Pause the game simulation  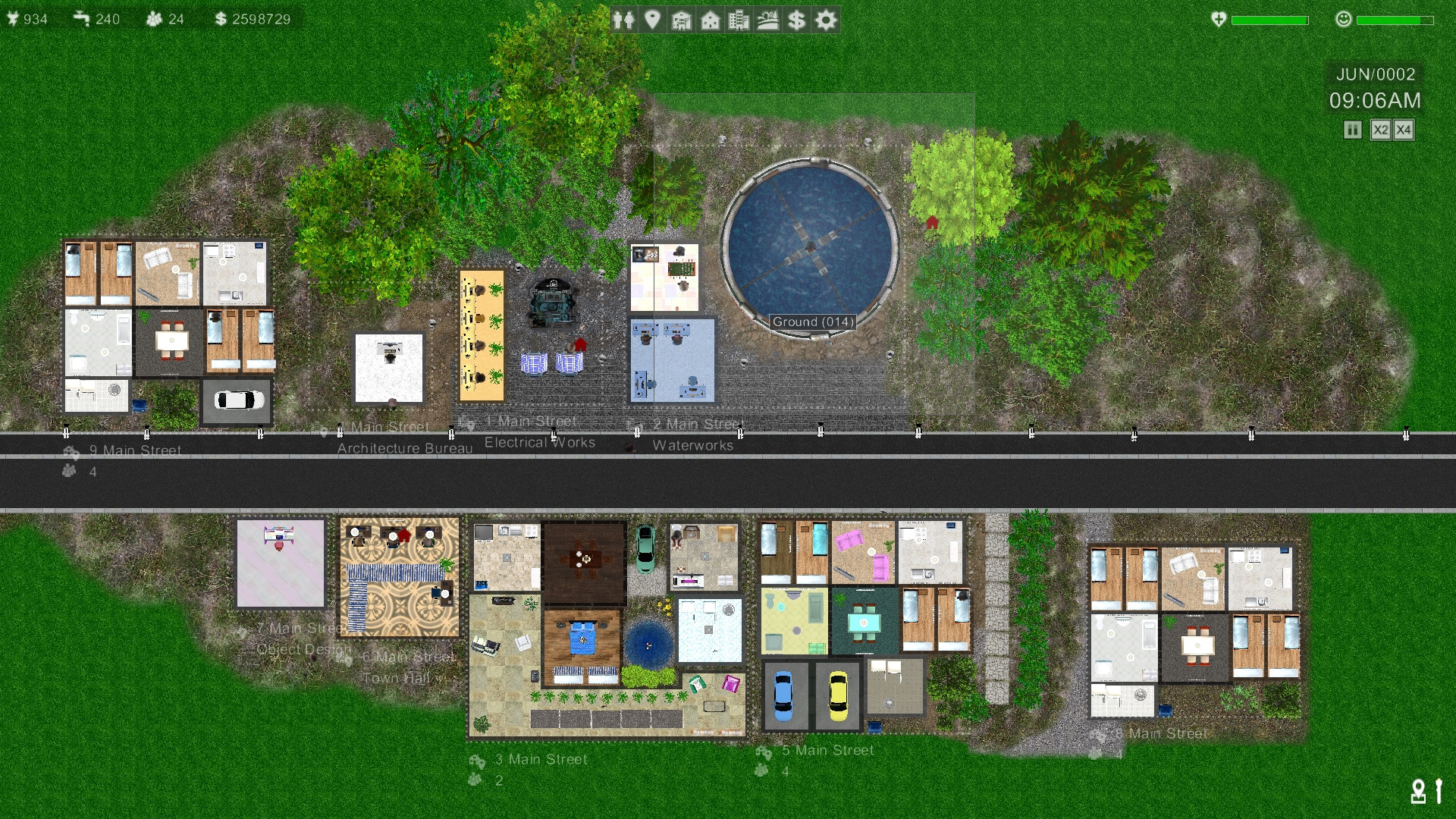click(x=1351, y=130)
